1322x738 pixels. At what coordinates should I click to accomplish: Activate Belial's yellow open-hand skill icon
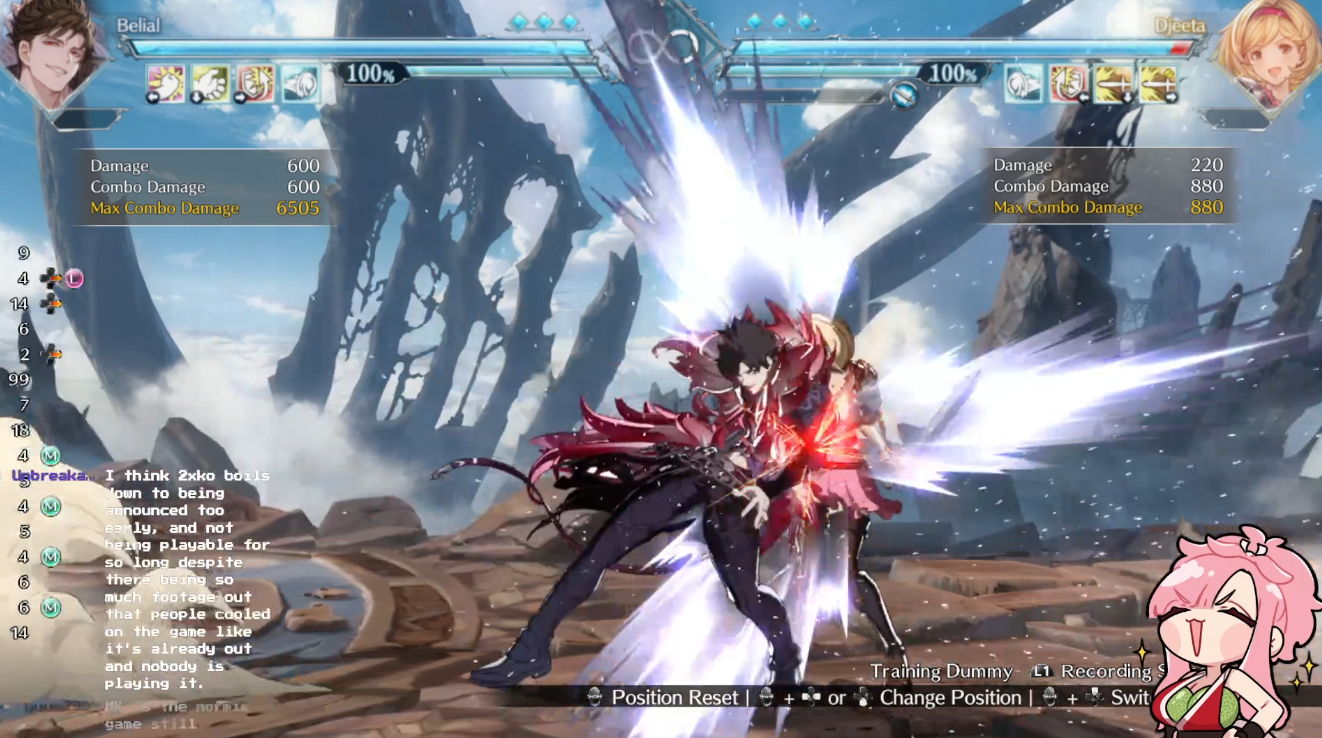click(211, 84)
